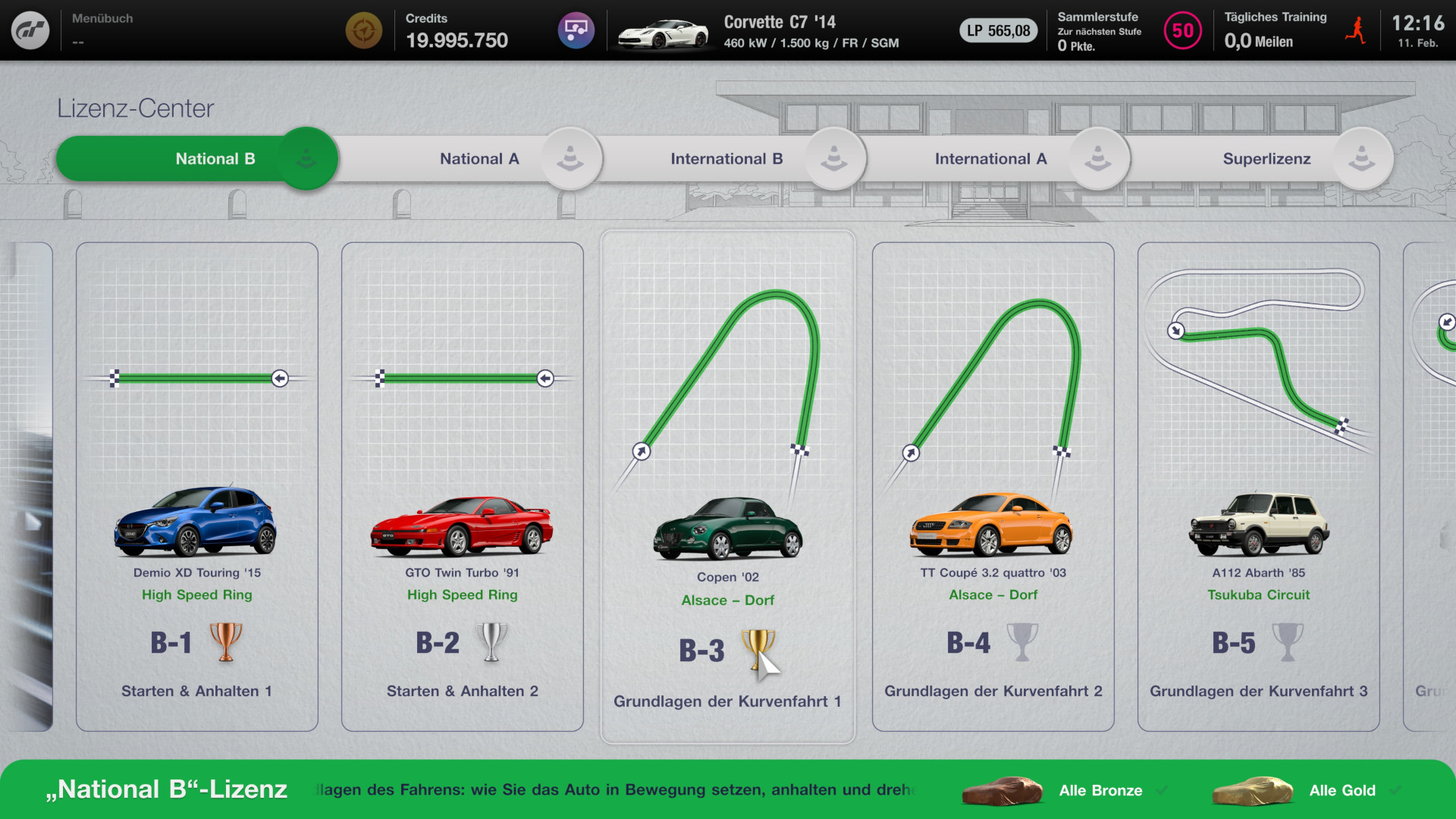Screen dimensions: 1456x819
Task: Choose test B-4 with the TT Coupé
Action: click(x=993, y=486)
